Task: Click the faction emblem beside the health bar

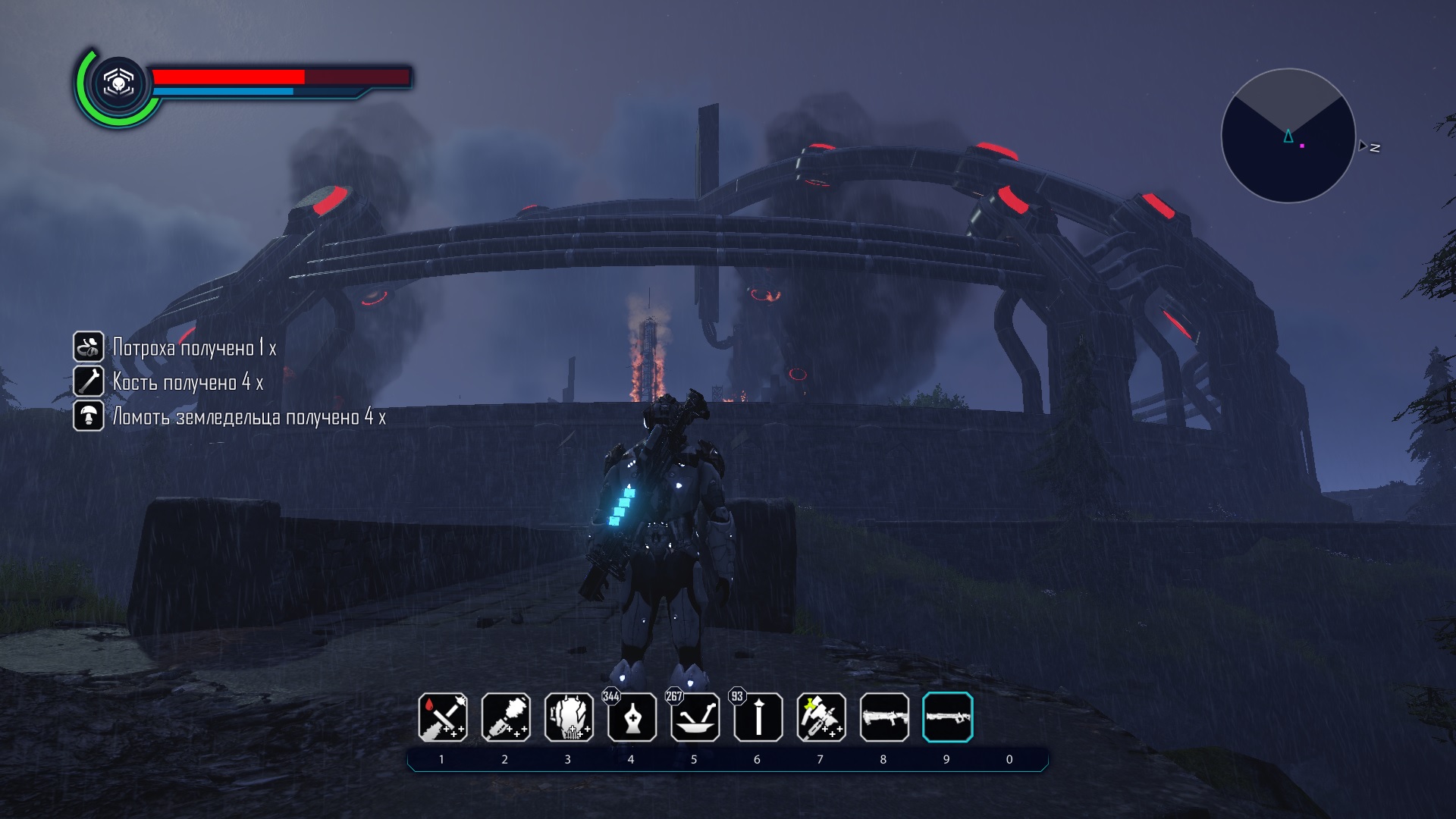Action: [118, 83]
